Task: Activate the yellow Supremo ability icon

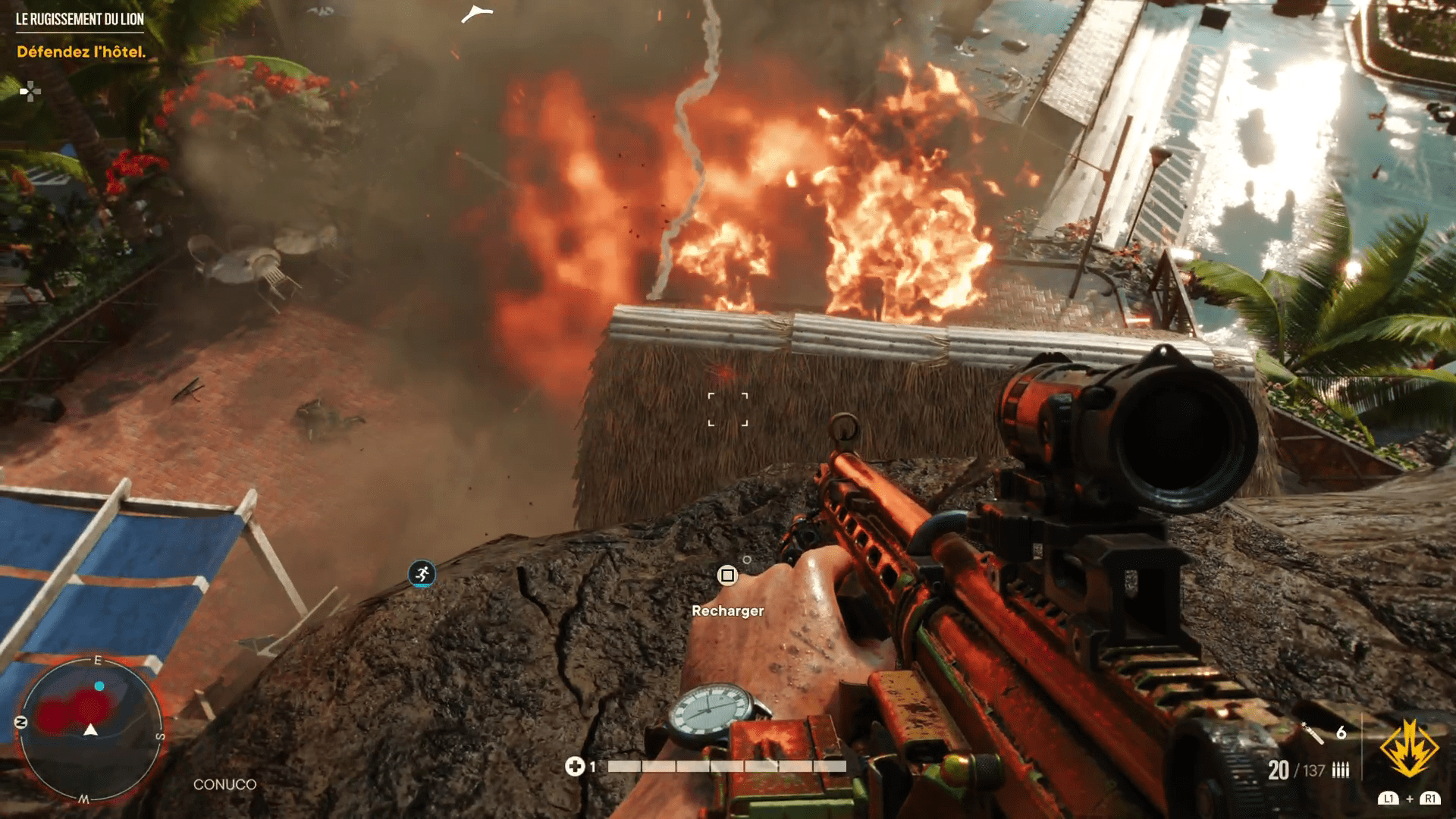Action: [1409, 748]
